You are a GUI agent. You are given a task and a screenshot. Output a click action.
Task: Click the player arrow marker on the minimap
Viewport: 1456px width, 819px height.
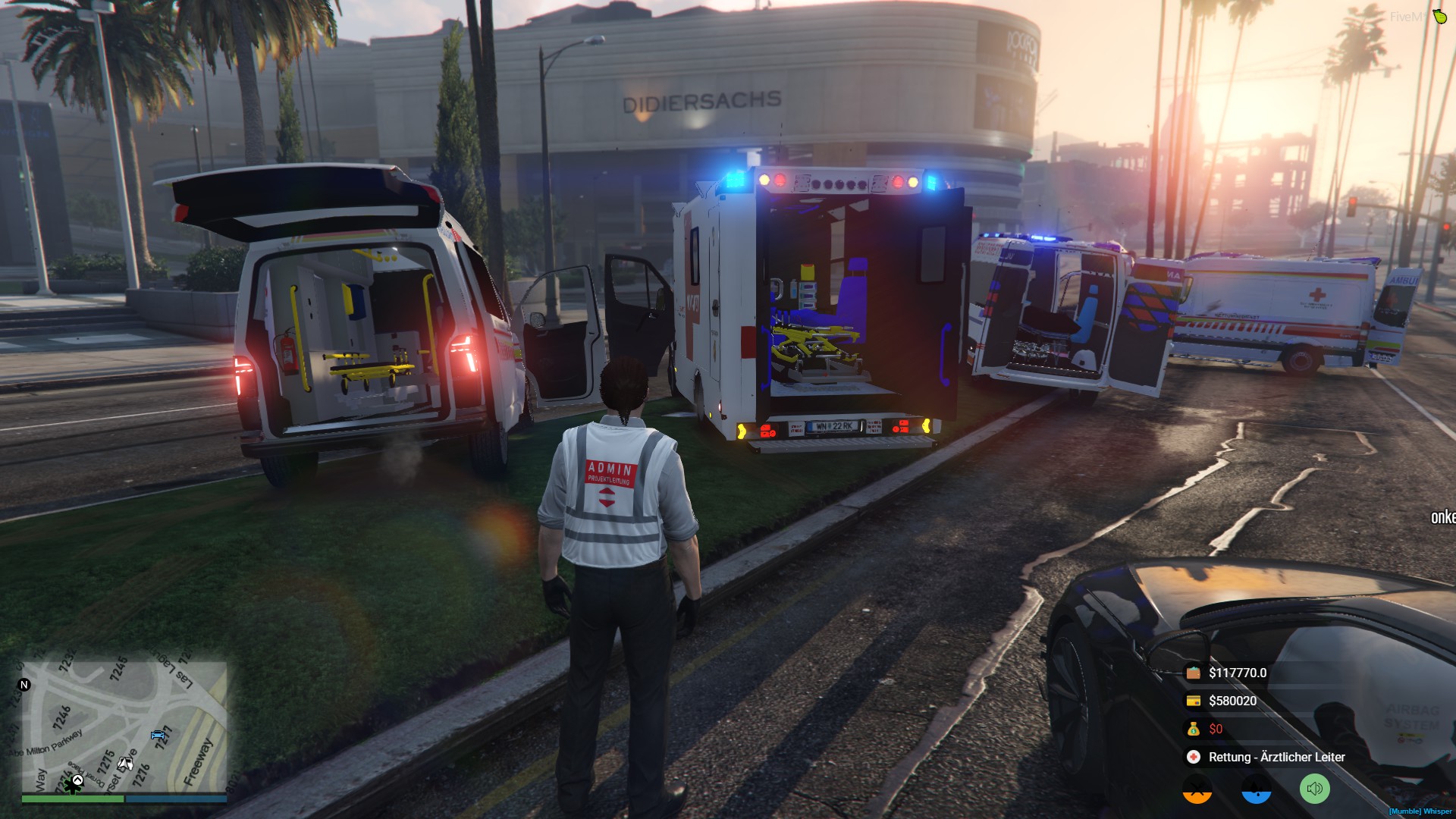click(x=125, y=764)
